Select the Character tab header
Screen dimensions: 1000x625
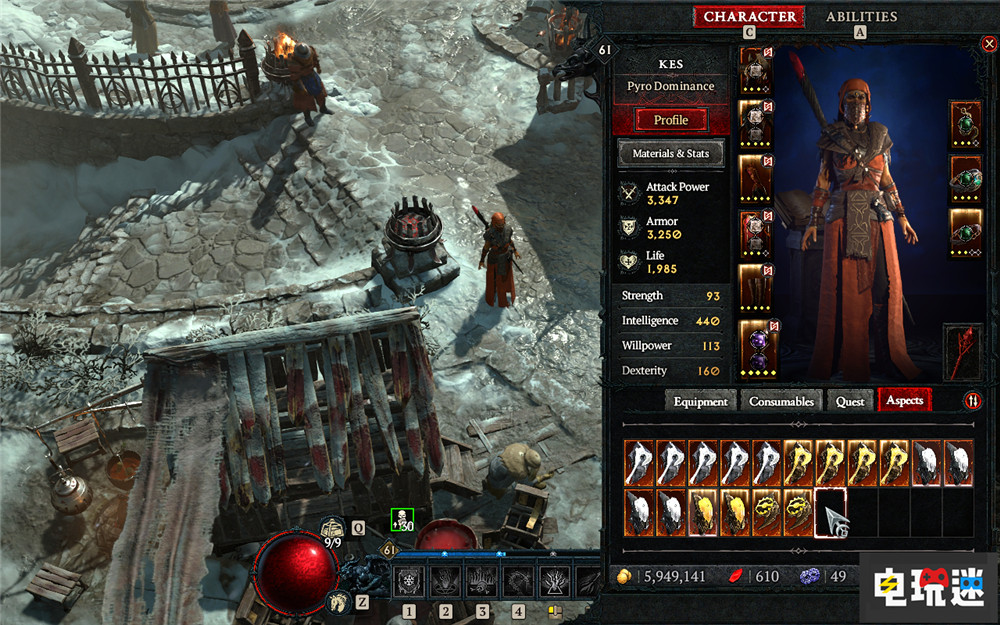point(750,16)
